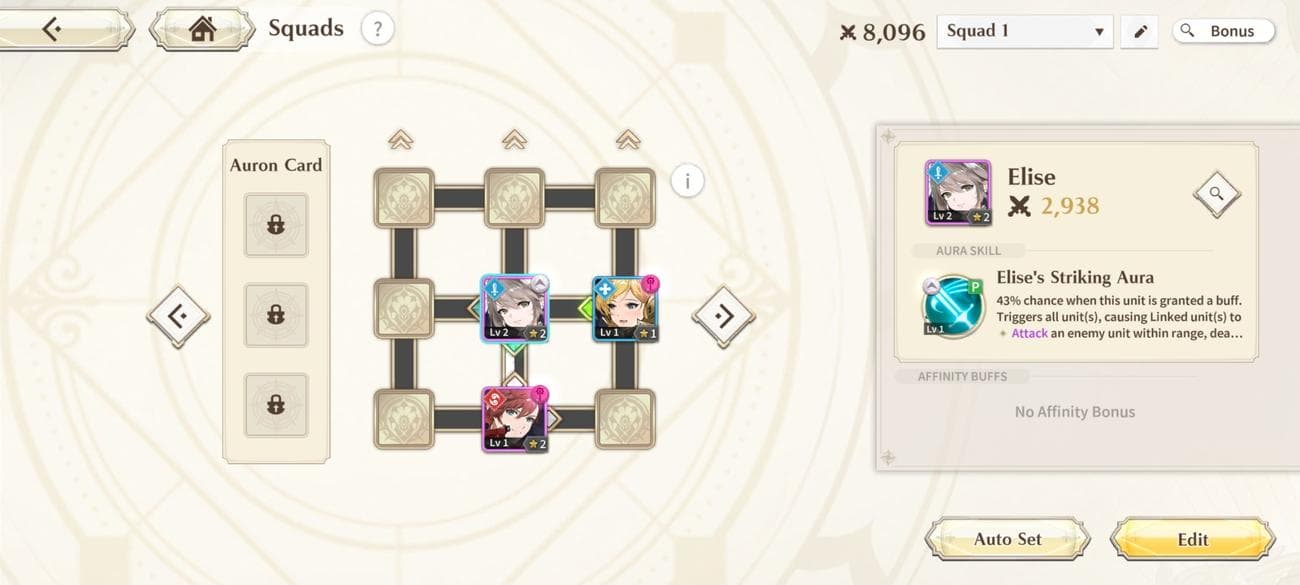Return to the home screen
The height and width of the screenshot is (585, 1300).
[203, 30]
